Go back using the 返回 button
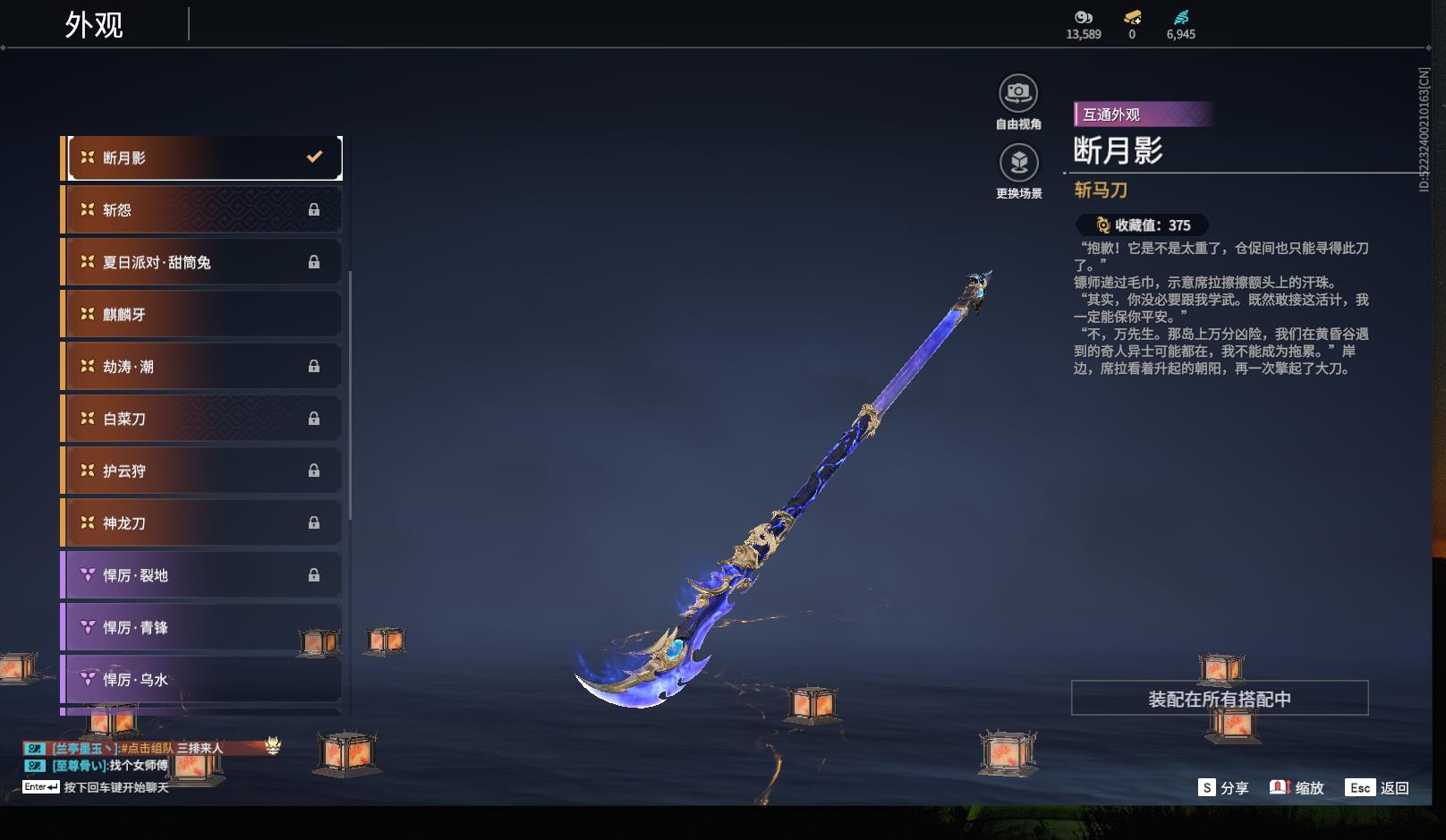Image resolution: width=1446 pixels, height=840 pixels. (1378, 788)
